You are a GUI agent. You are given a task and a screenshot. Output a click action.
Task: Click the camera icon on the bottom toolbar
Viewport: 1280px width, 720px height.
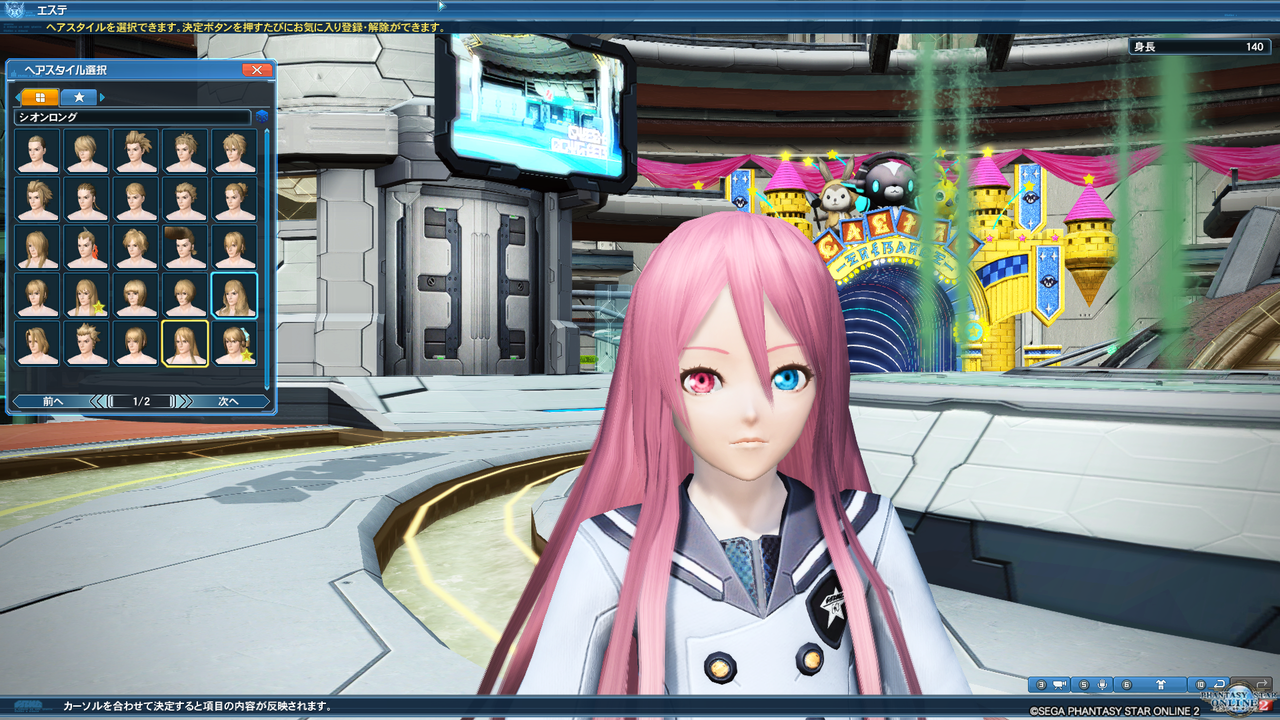click(1061, 683)
